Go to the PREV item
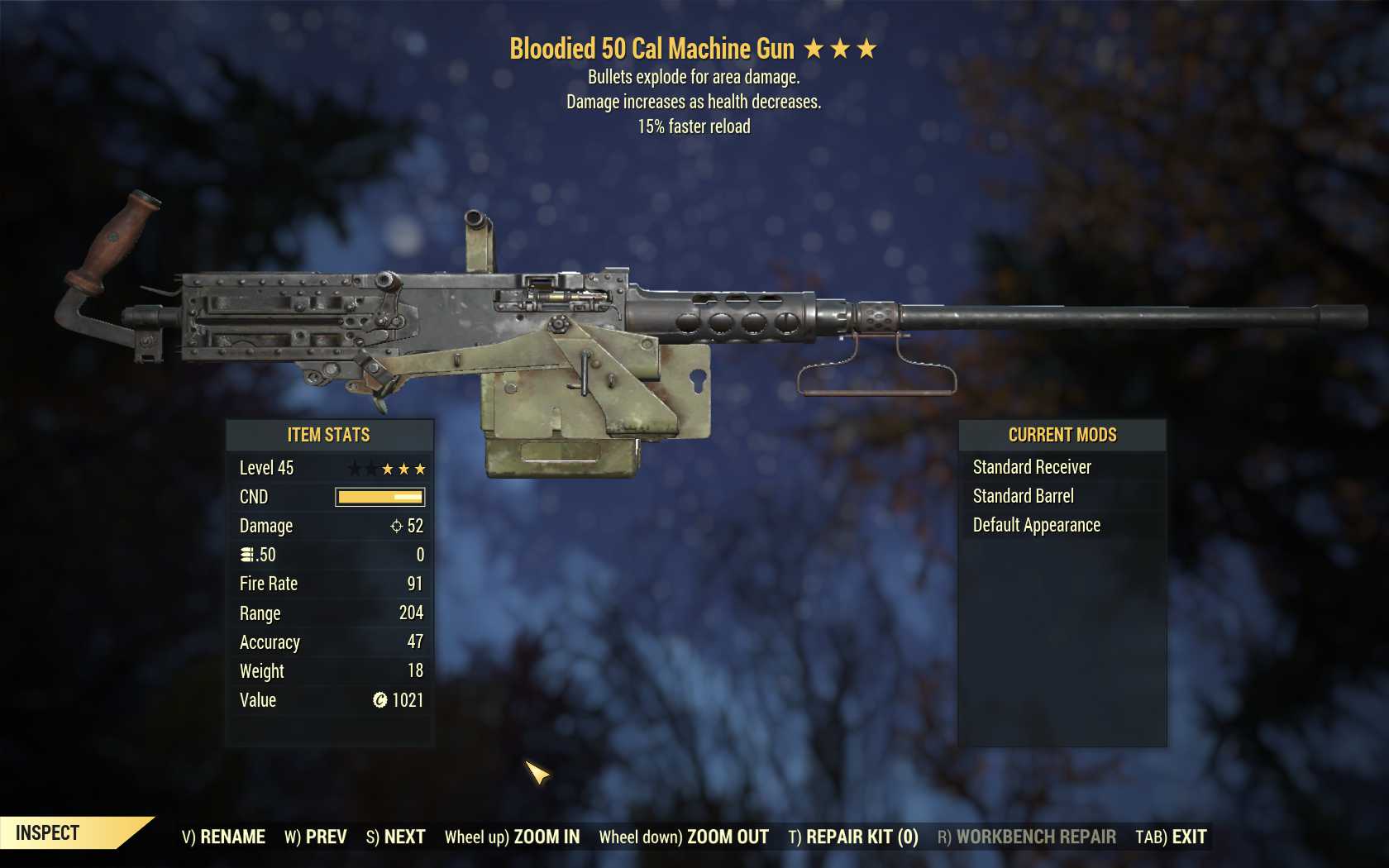The height and width of the screenshot is (868, 1389). 316,837
